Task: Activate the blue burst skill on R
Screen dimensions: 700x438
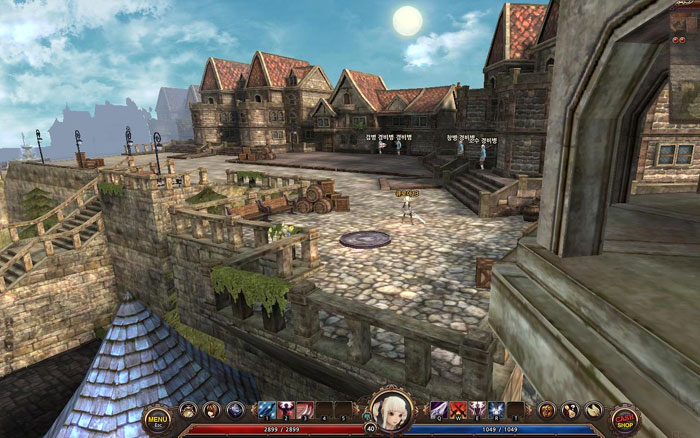Action: click(x=496, y=410)
